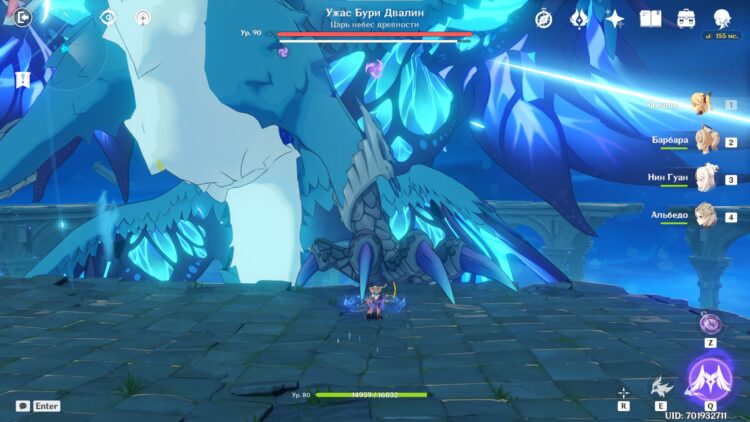Image resolution: width=750 pixels, height=422 pixels.
Task: Switch to party member Альбедо
Action: point(707,215)
